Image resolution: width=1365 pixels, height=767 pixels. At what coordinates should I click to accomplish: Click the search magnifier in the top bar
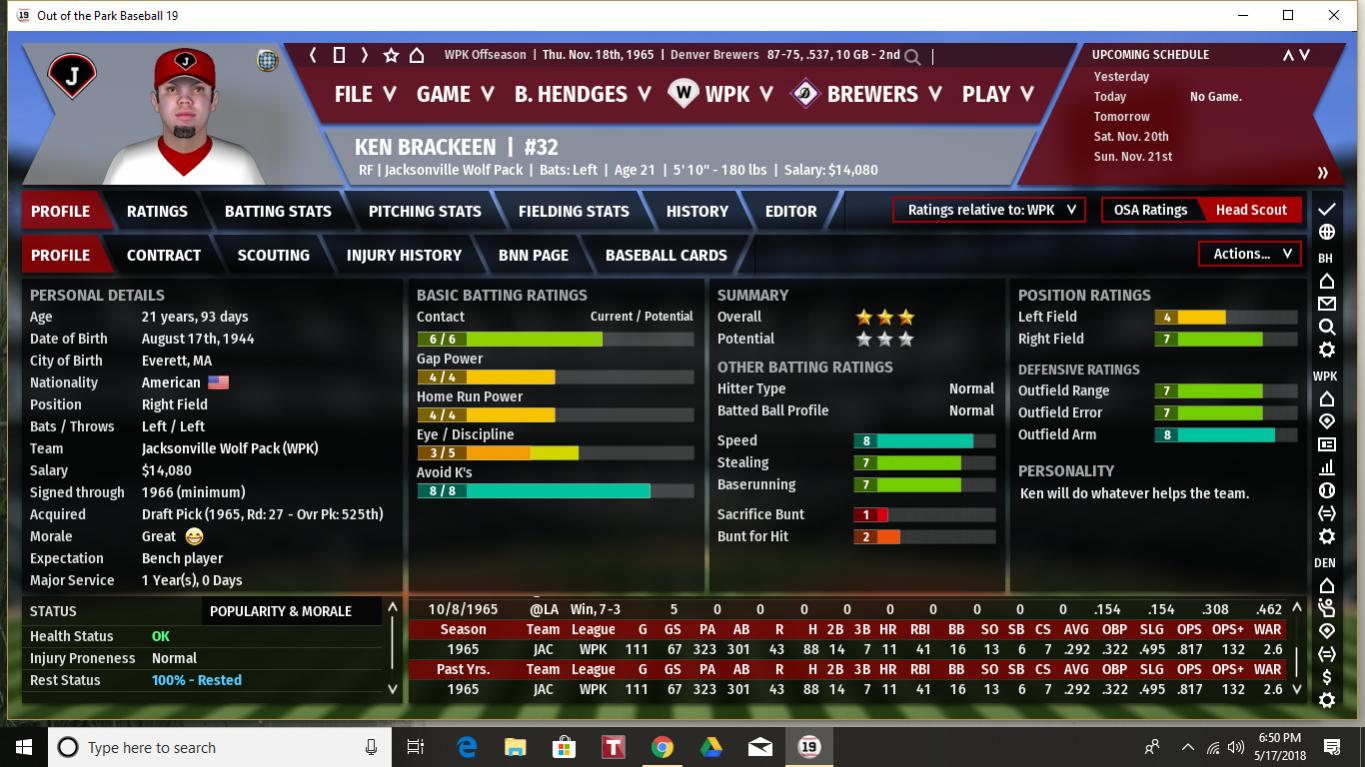(x=912, y=56)
